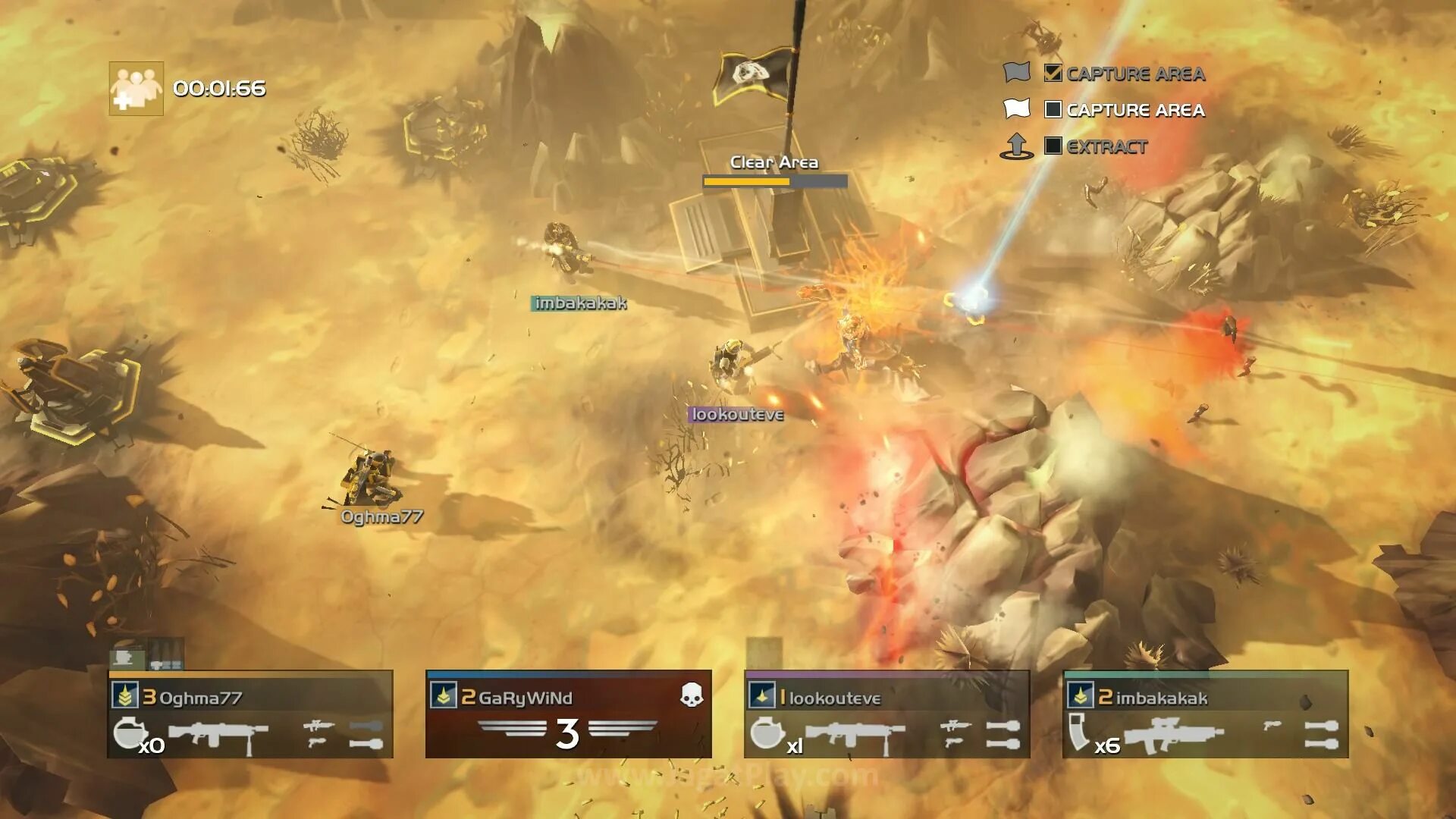The height and width of the screenshot is (819, 1456).
Task: Click Oghma77's grenade icon
Action: (129, 733)
